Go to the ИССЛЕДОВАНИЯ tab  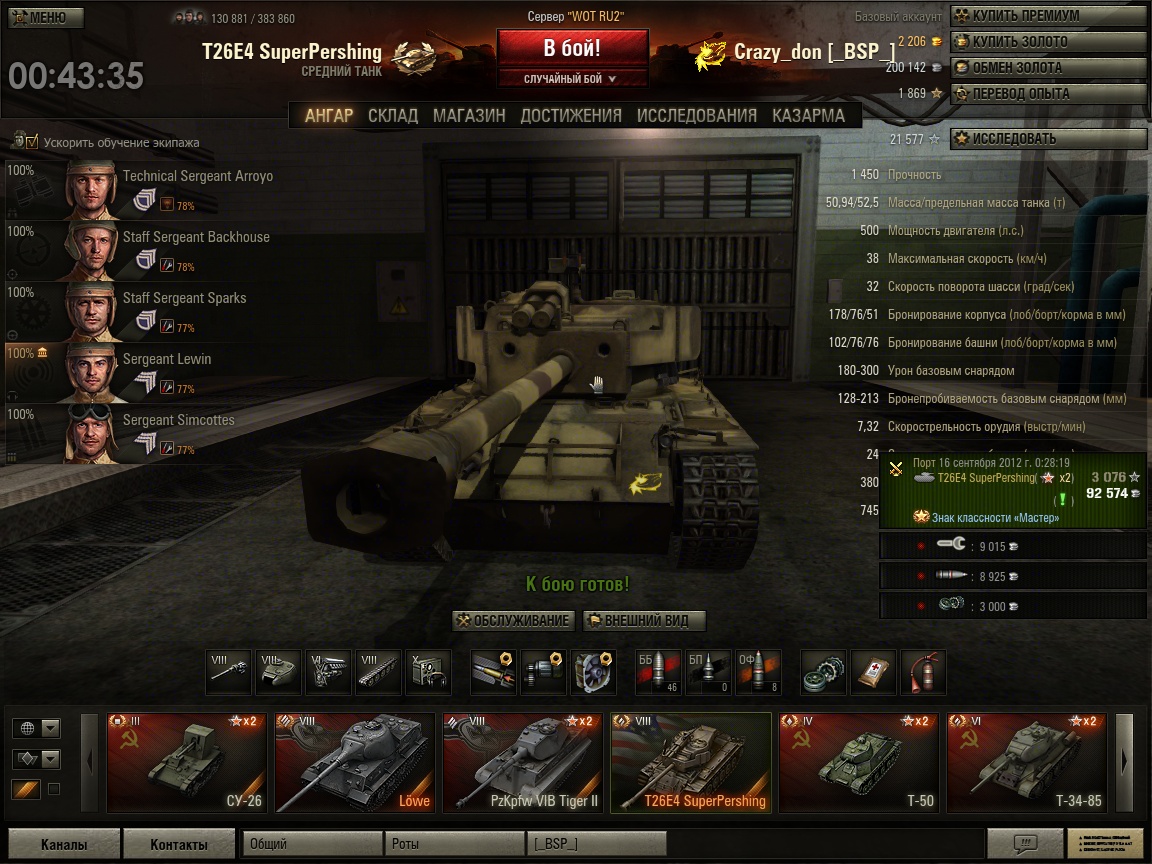[697, 116]
